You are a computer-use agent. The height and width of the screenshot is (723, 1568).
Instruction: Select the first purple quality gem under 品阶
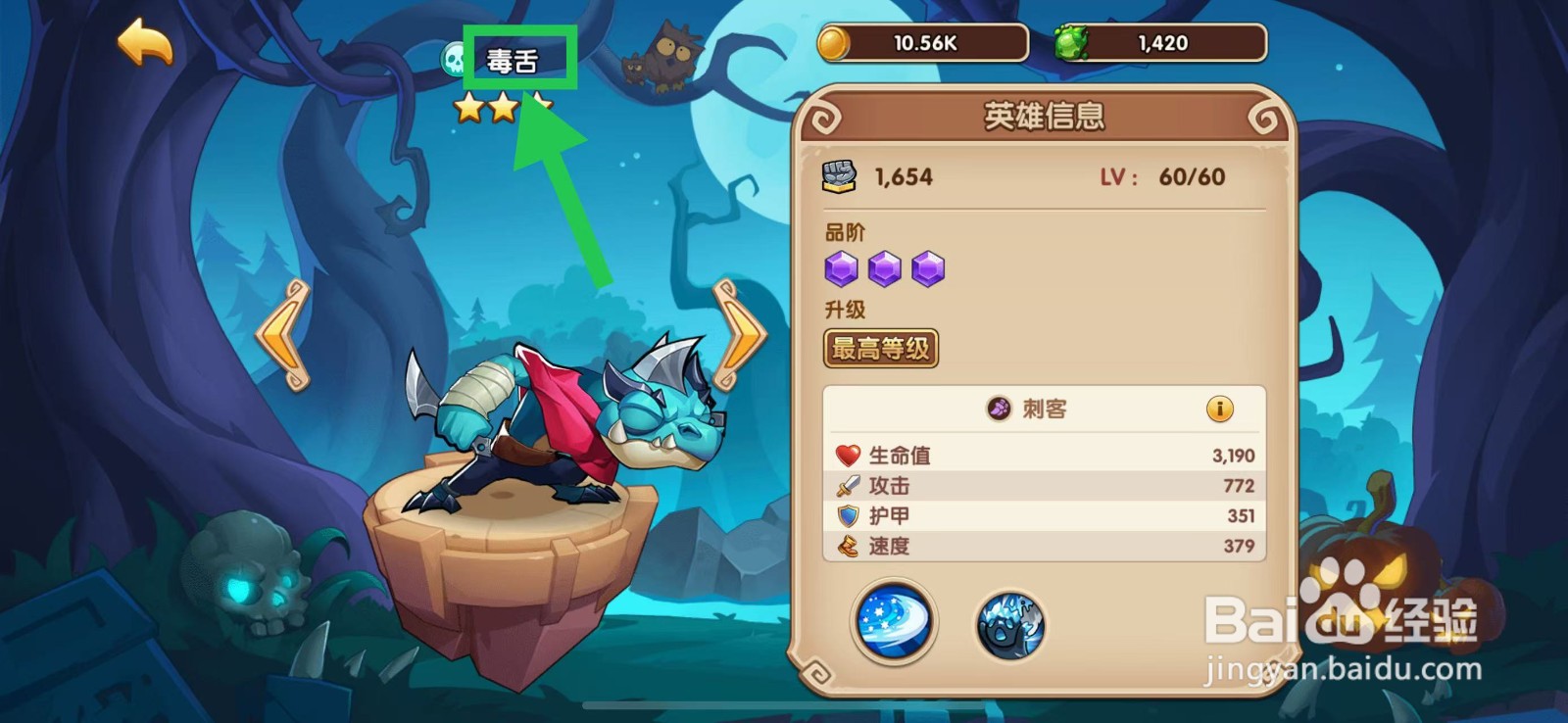click(840, 267)
